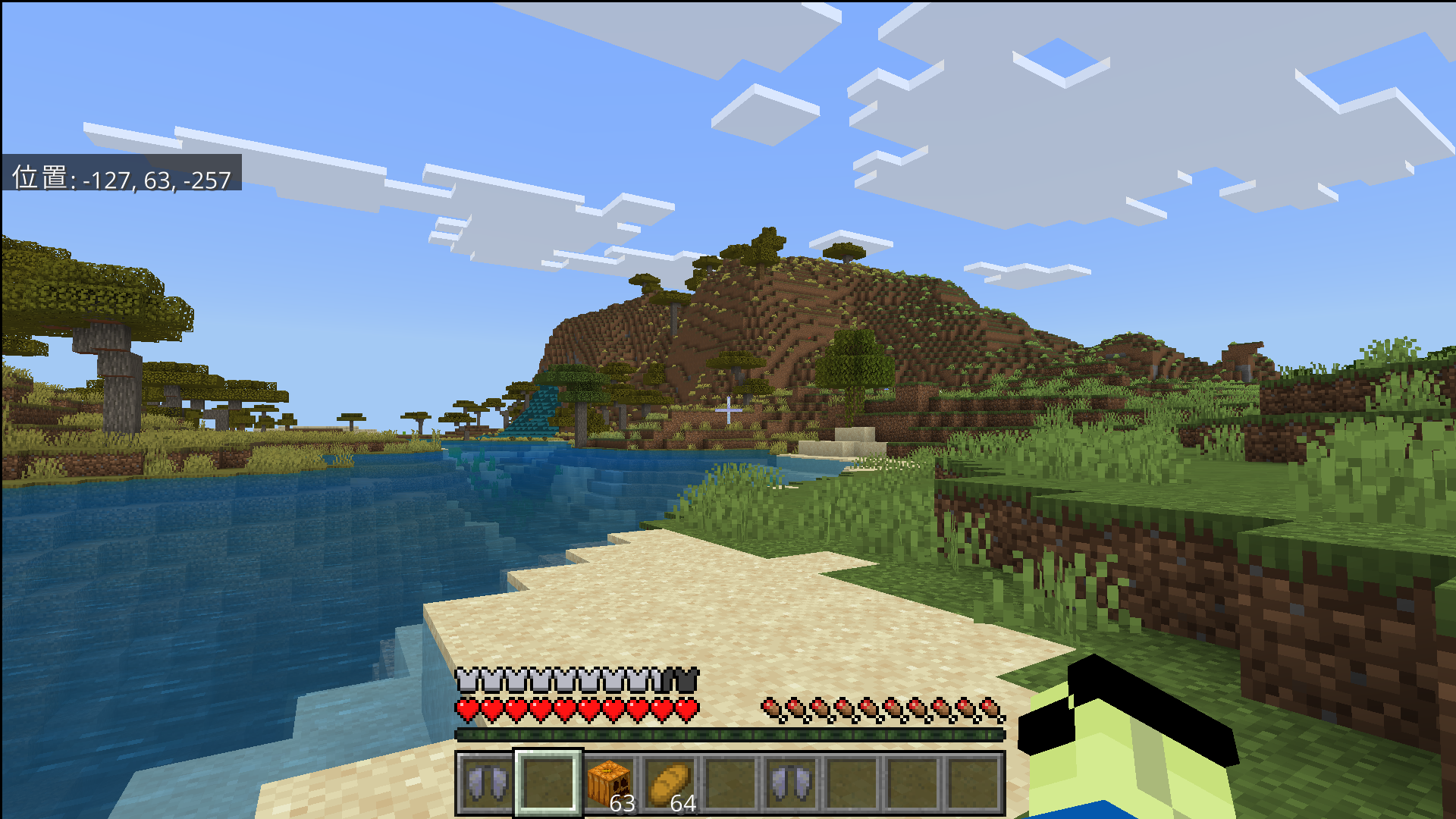
Task: Click the coordinates overlay showing -127, 63, -257
Action: pyautogui.click(x=121, y=180)
